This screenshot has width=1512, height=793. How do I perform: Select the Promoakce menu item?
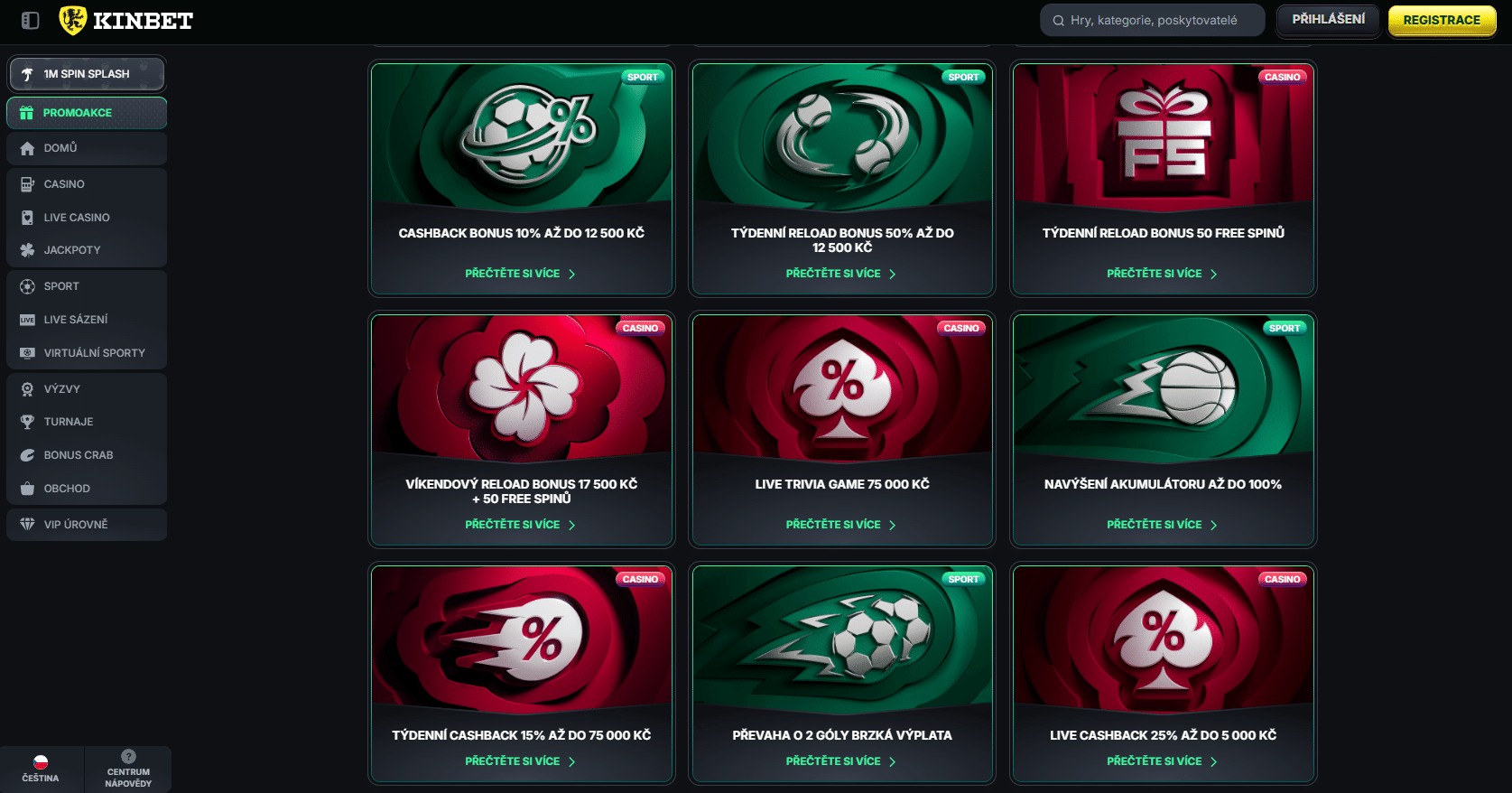(86, 113)
